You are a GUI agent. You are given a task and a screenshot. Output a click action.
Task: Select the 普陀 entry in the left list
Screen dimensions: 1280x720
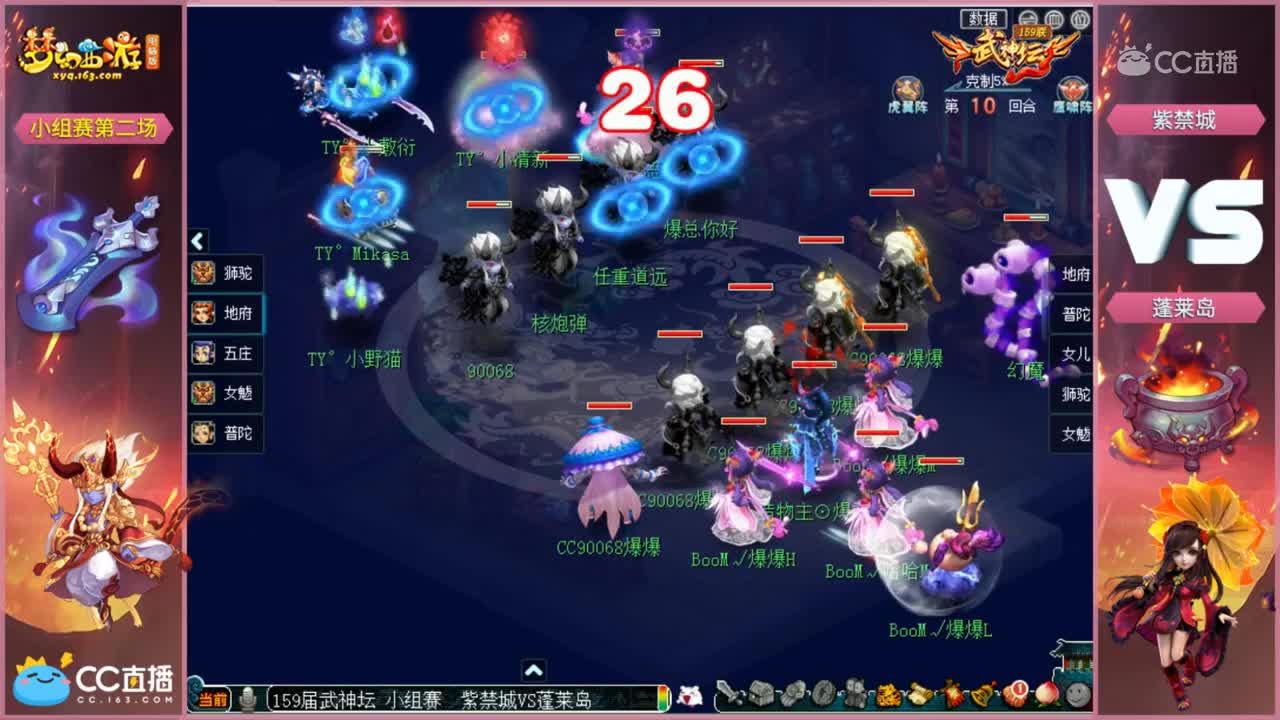pos(226,432)
